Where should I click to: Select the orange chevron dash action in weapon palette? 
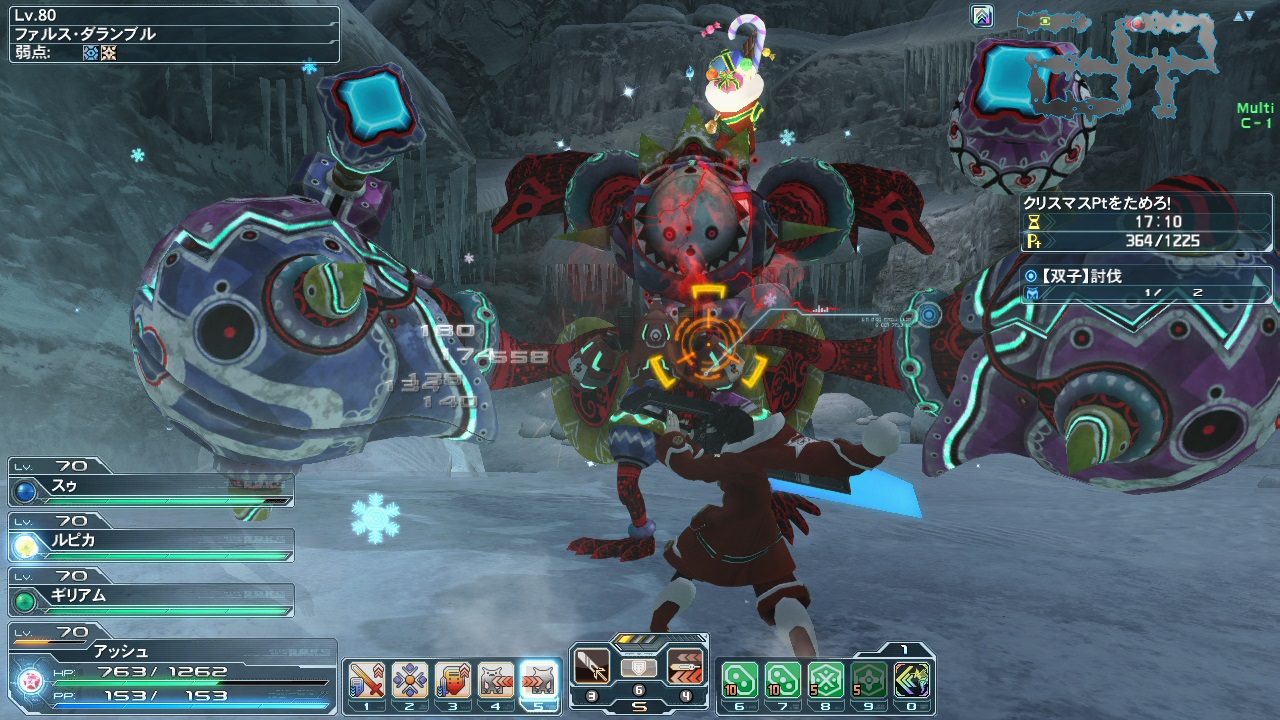(x=686, y=666)
